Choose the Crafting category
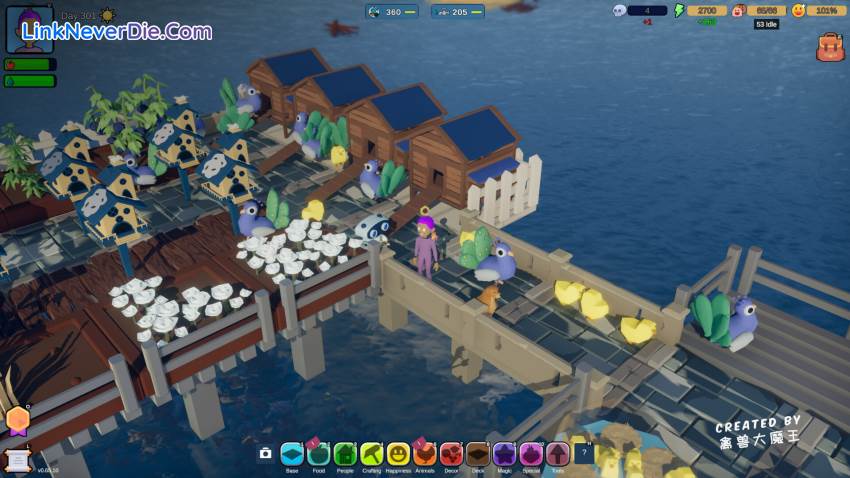The height and width of the screenshot is (478, 850). [x=372, y=454]
